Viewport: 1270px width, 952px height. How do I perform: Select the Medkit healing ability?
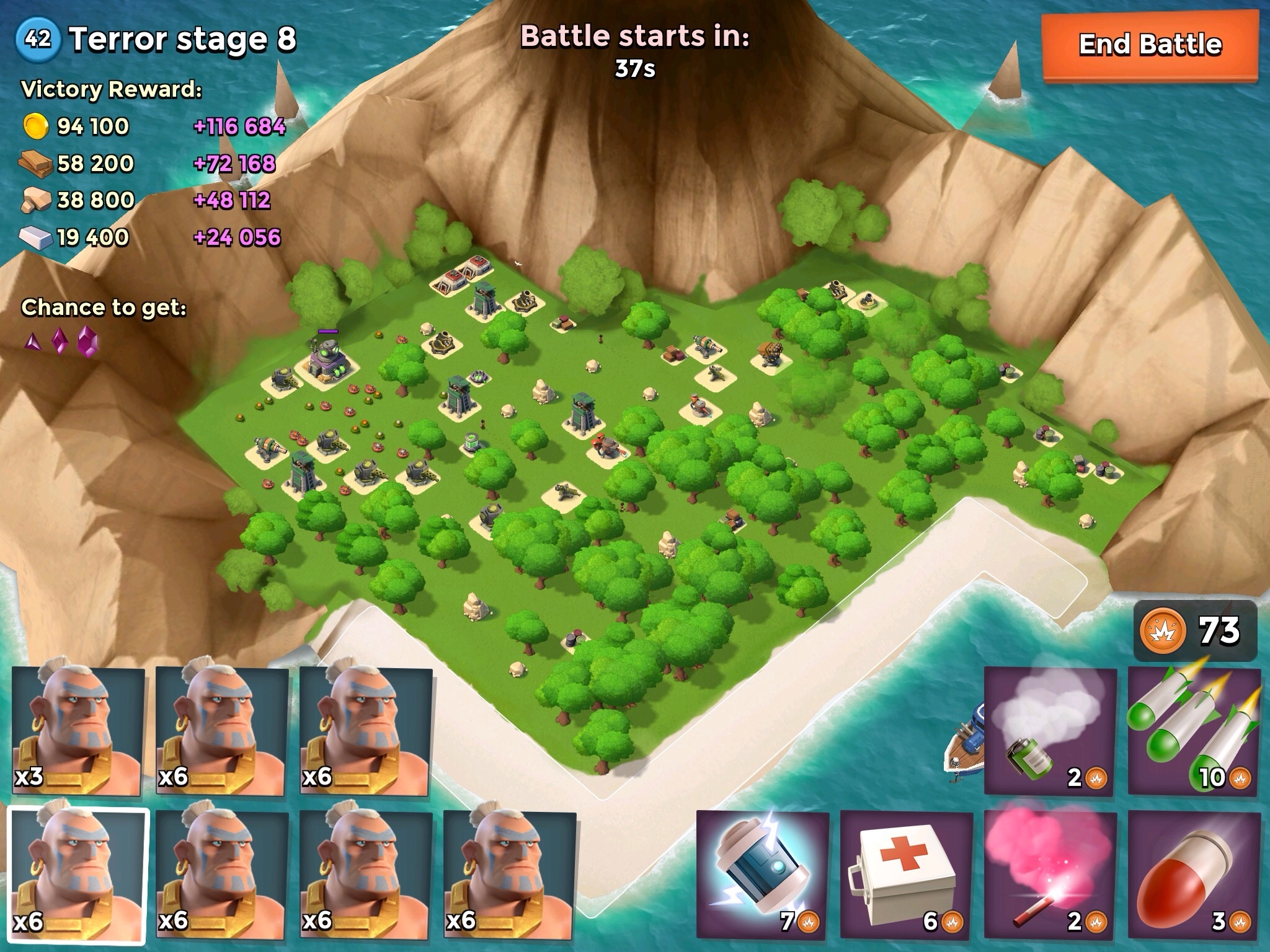click(906, 874)
